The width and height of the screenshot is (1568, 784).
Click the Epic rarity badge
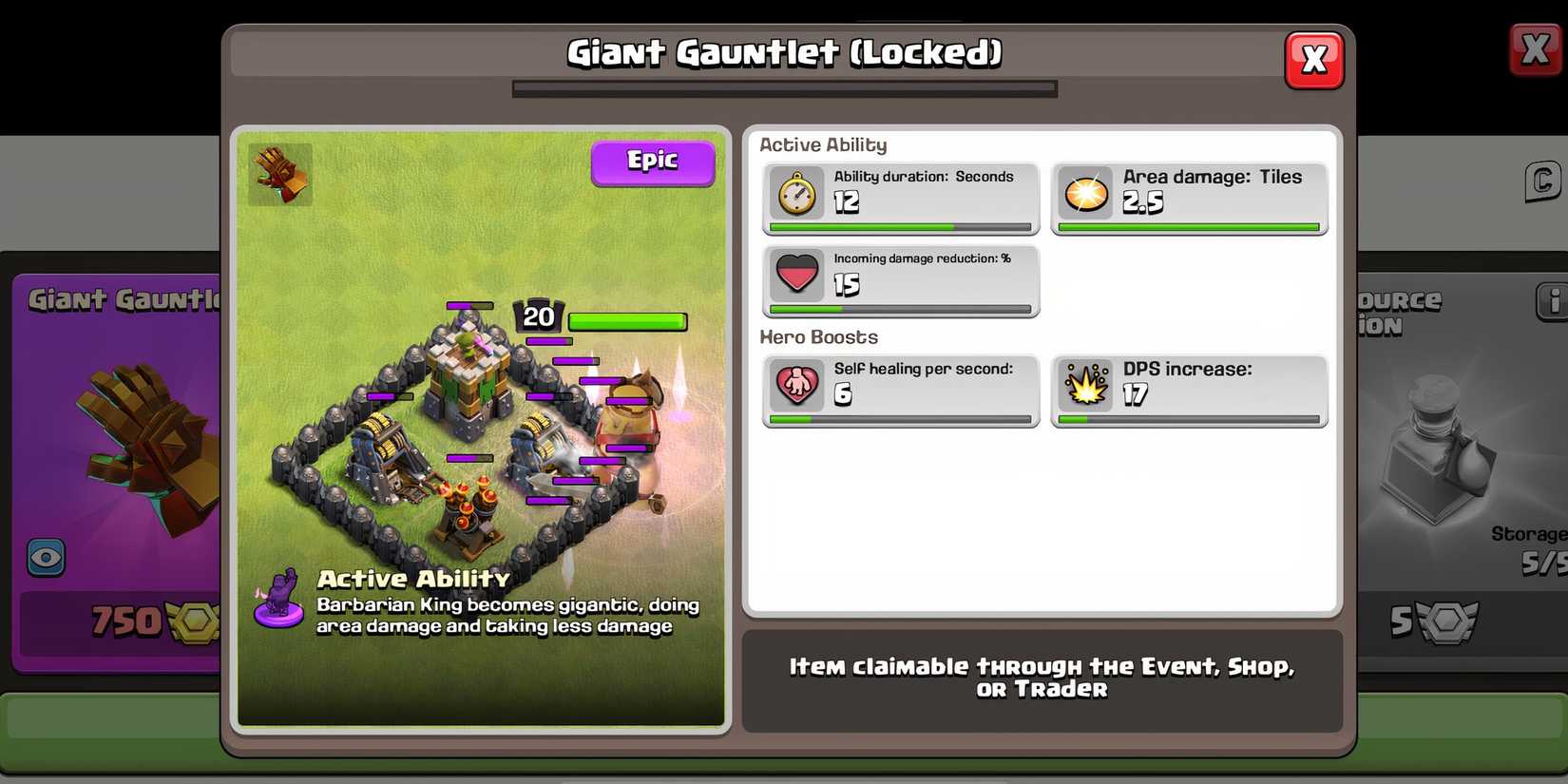tap(653, 162)
